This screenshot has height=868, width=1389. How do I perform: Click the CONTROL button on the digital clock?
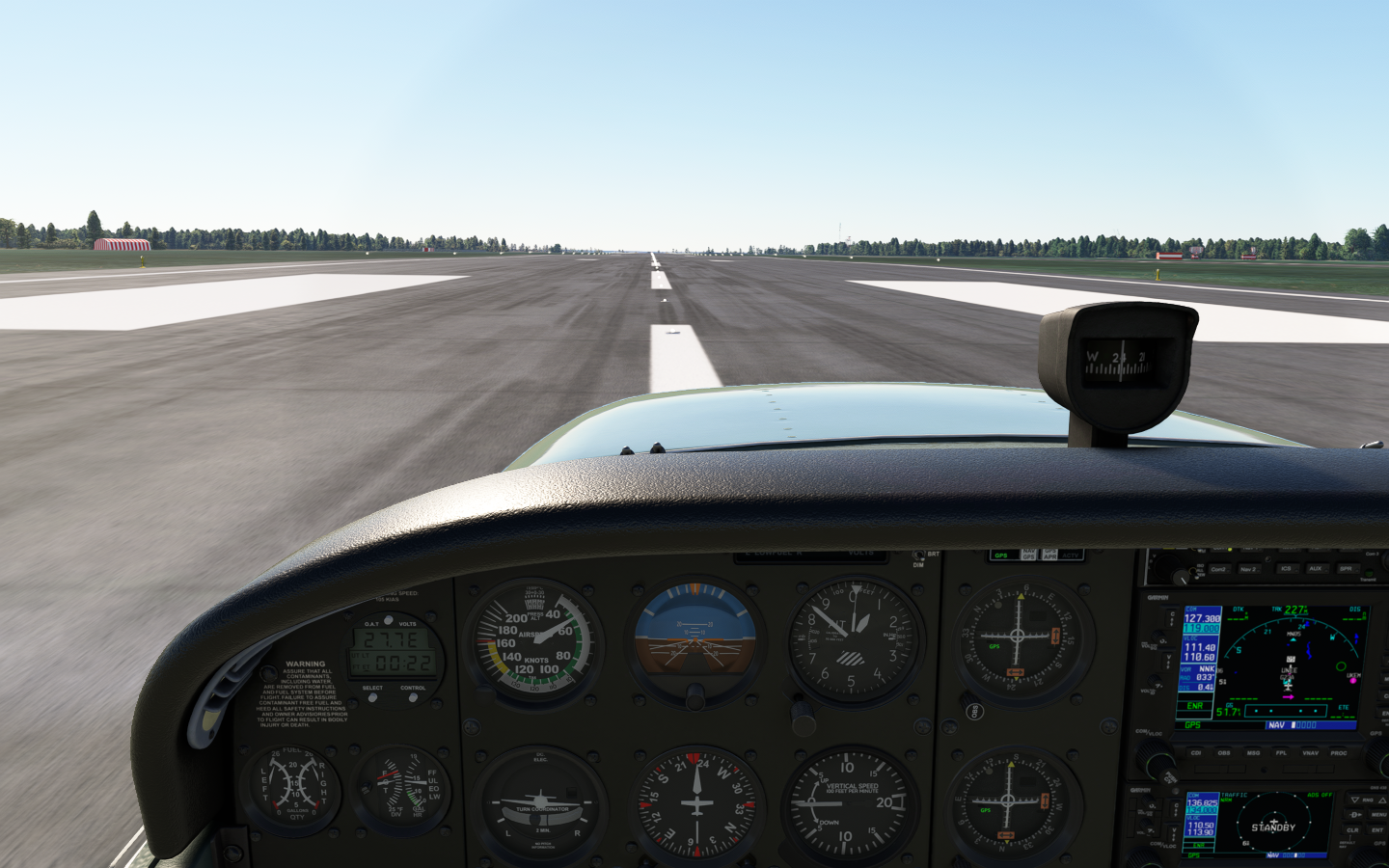point(413,696)
